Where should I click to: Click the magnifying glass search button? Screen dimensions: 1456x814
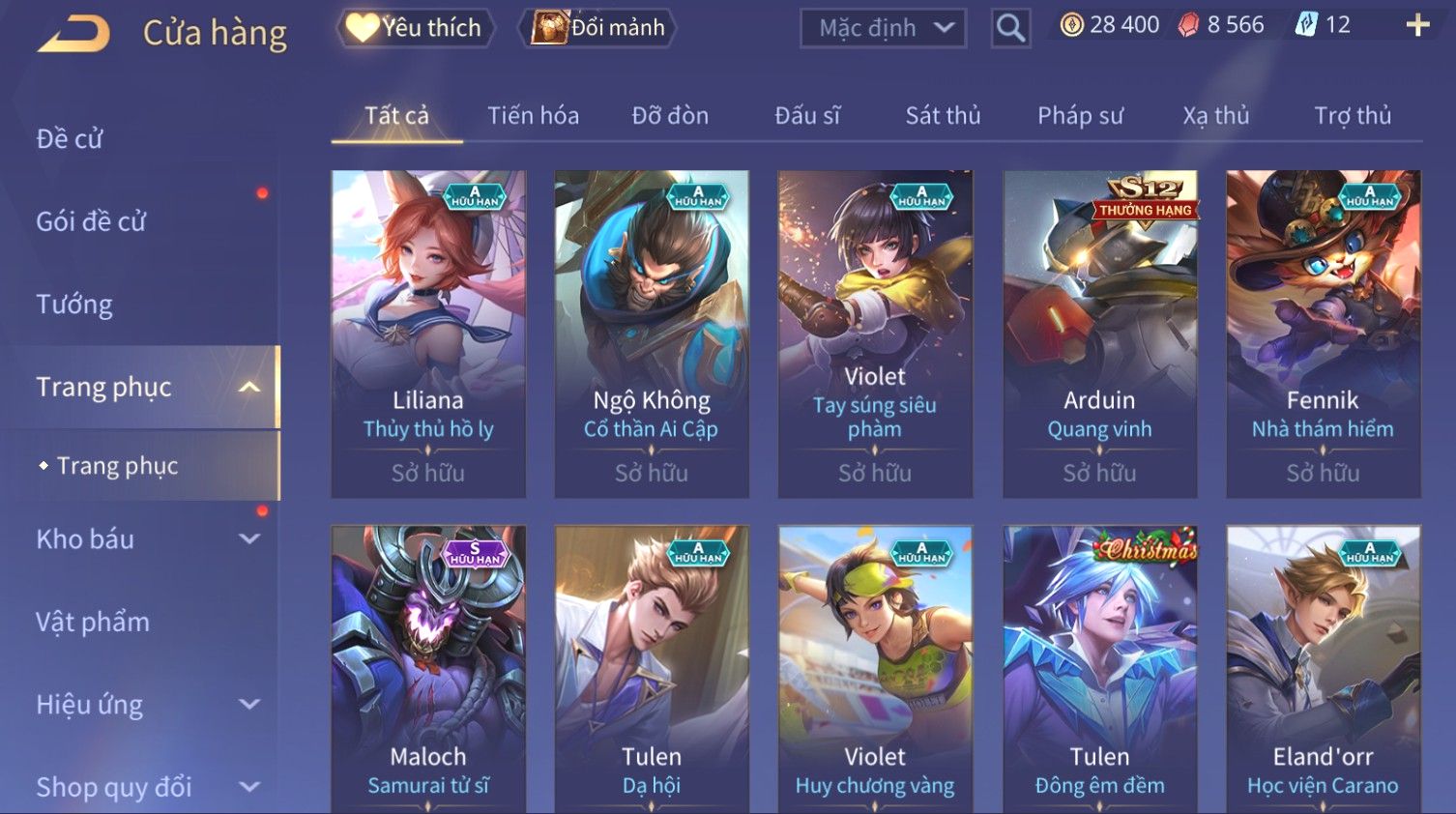[1010, 28]
